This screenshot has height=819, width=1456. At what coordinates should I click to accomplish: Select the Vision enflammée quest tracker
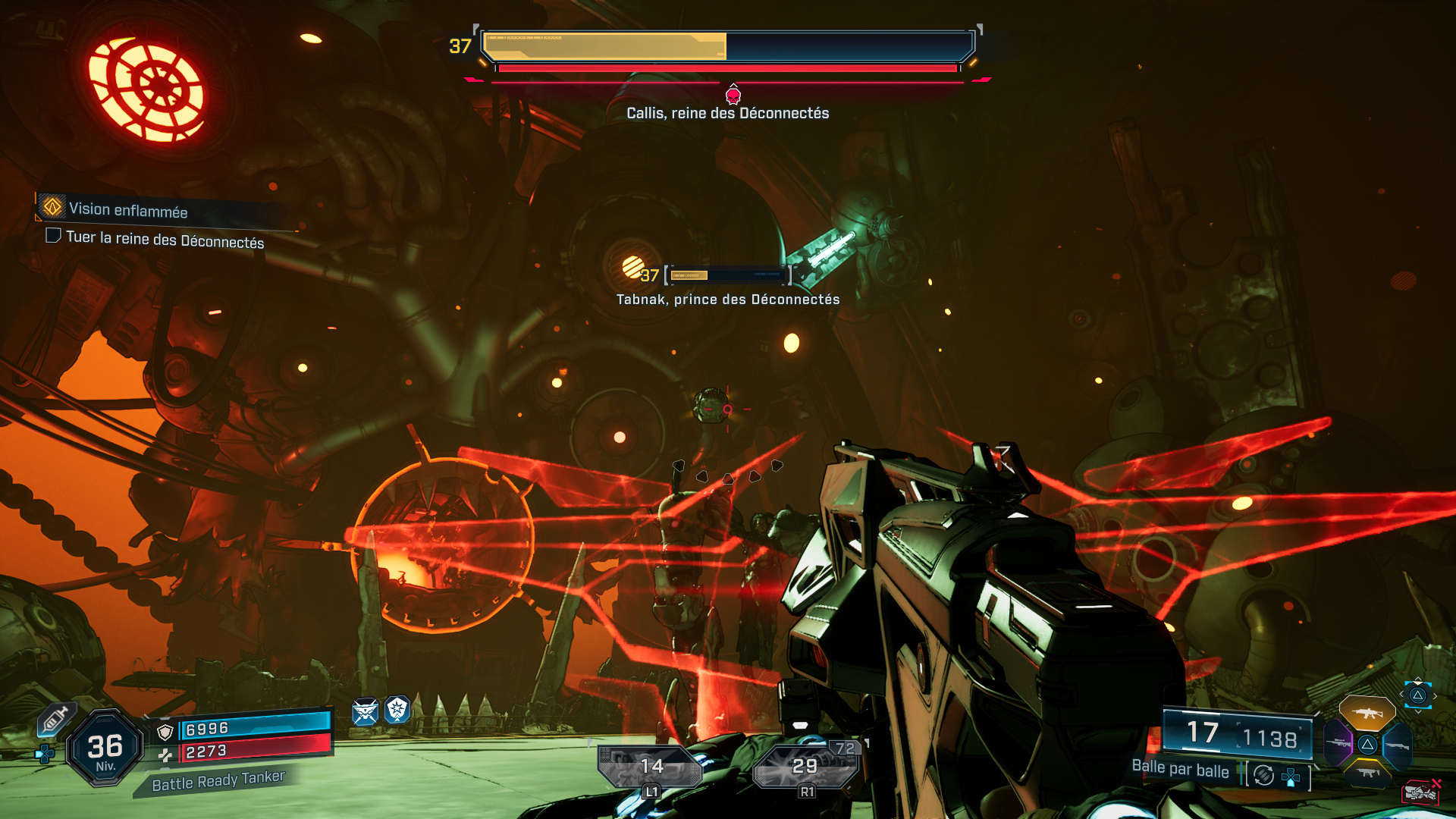(127, 209)
